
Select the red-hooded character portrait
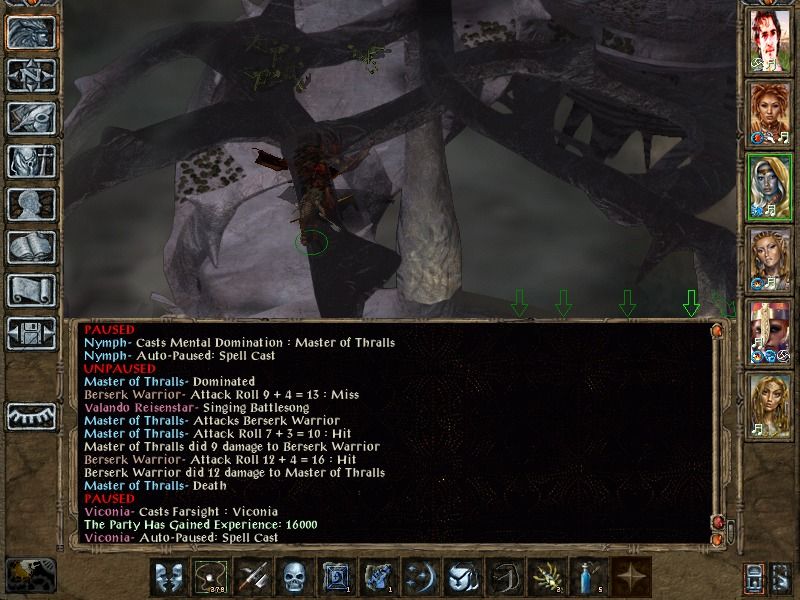pos(770,331)
